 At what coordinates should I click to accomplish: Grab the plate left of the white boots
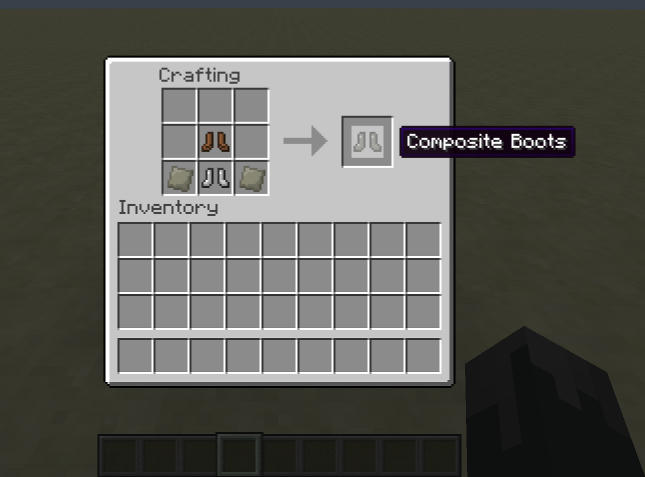[180, 178]
